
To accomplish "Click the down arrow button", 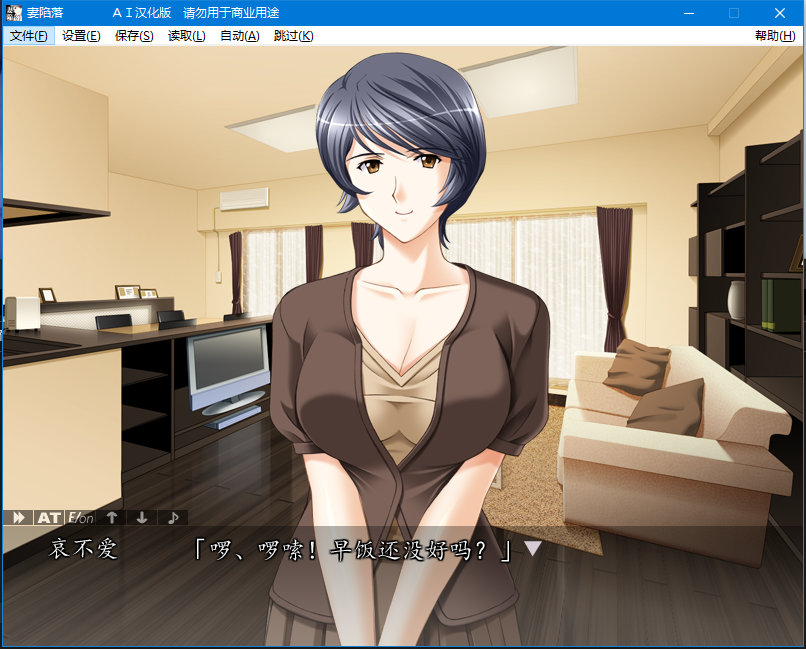I will (142, 517).
